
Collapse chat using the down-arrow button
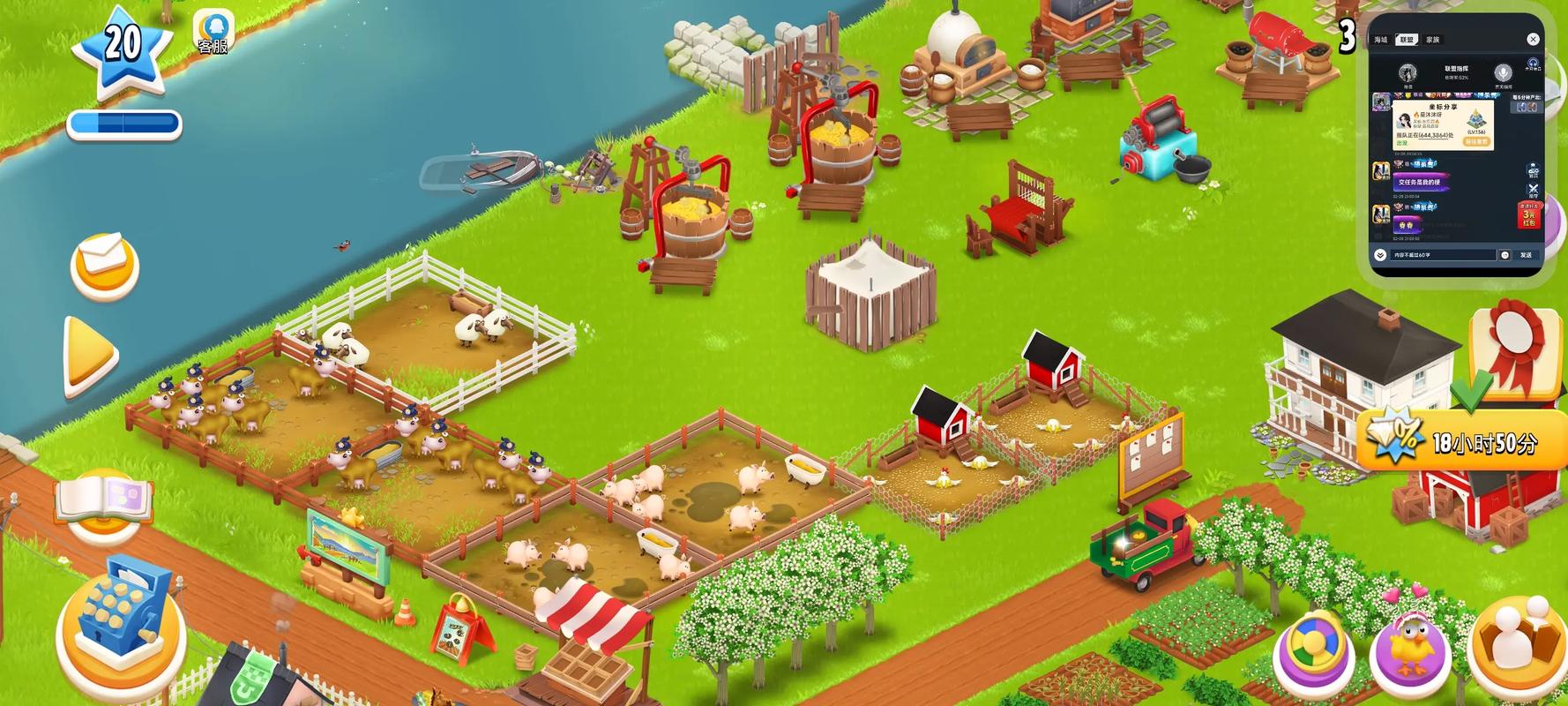pyautogui.click(x=1380, y=255)
